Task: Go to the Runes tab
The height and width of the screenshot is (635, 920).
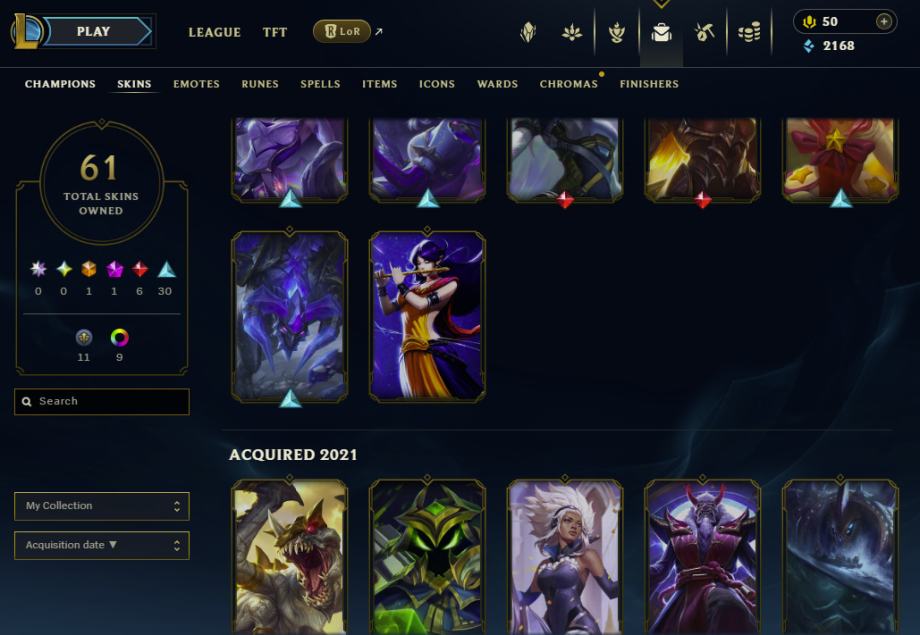Action: [260, 84]
